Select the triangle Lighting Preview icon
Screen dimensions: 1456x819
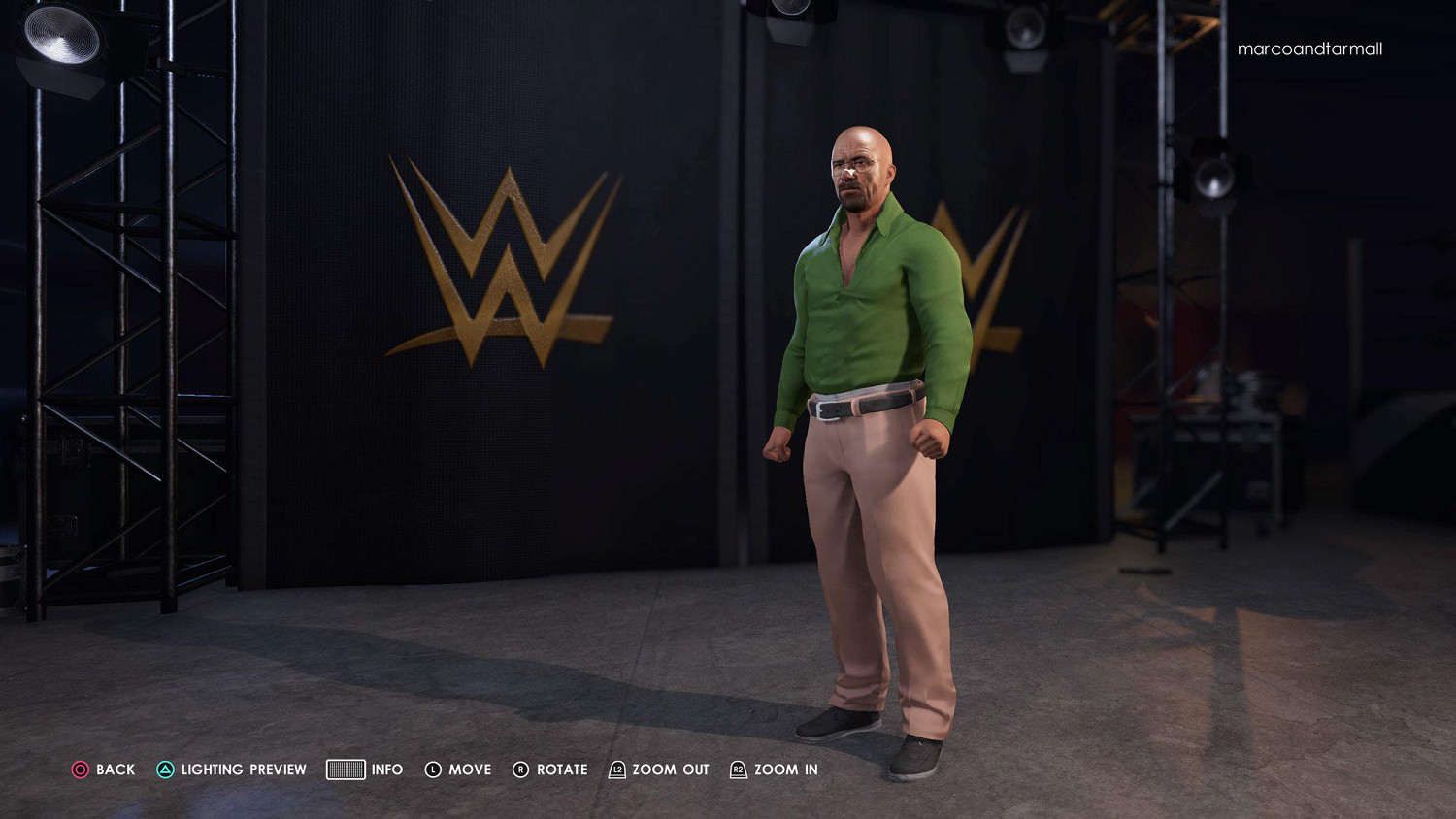[166, 770]
